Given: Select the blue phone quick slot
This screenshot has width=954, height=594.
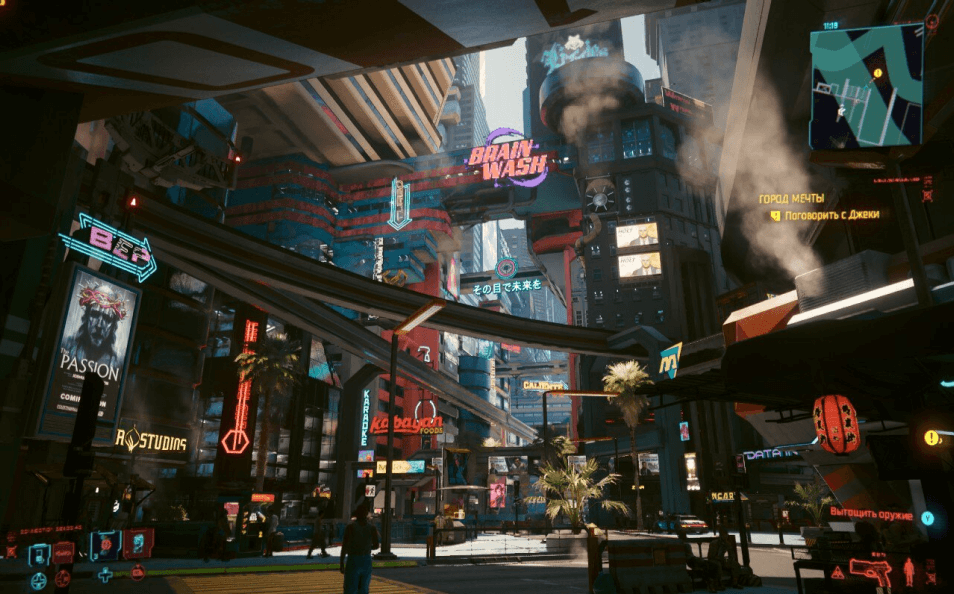Looking at the screenshot, I should 39,554.
